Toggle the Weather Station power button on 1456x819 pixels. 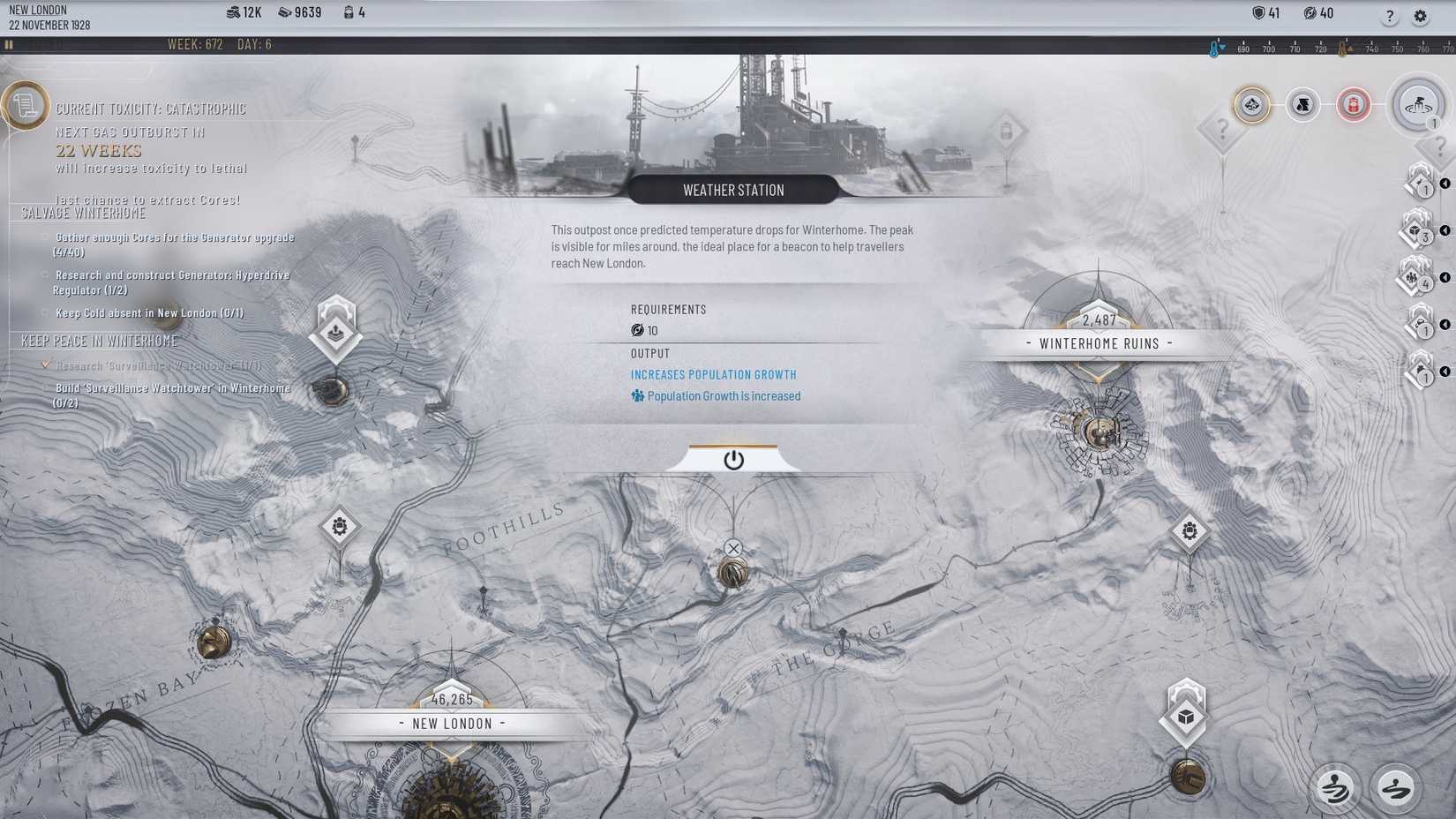click(733, 459)
